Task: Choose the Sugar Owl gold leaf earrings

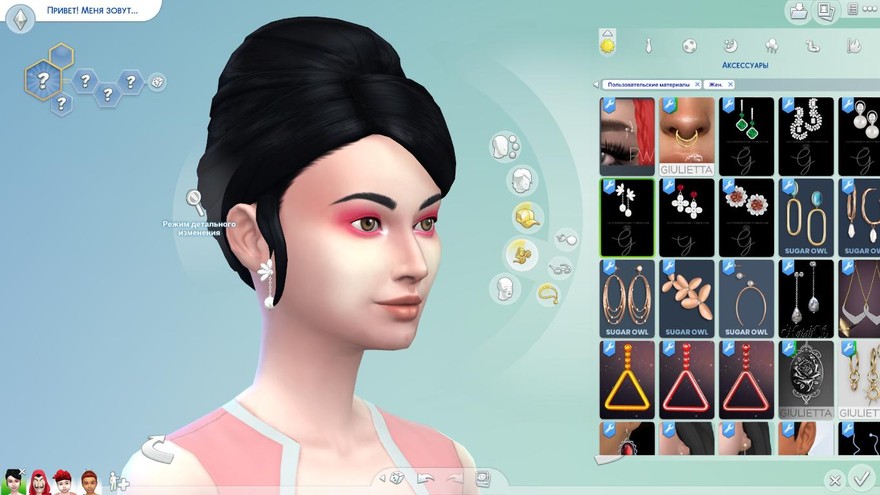Action: [686, 297]
